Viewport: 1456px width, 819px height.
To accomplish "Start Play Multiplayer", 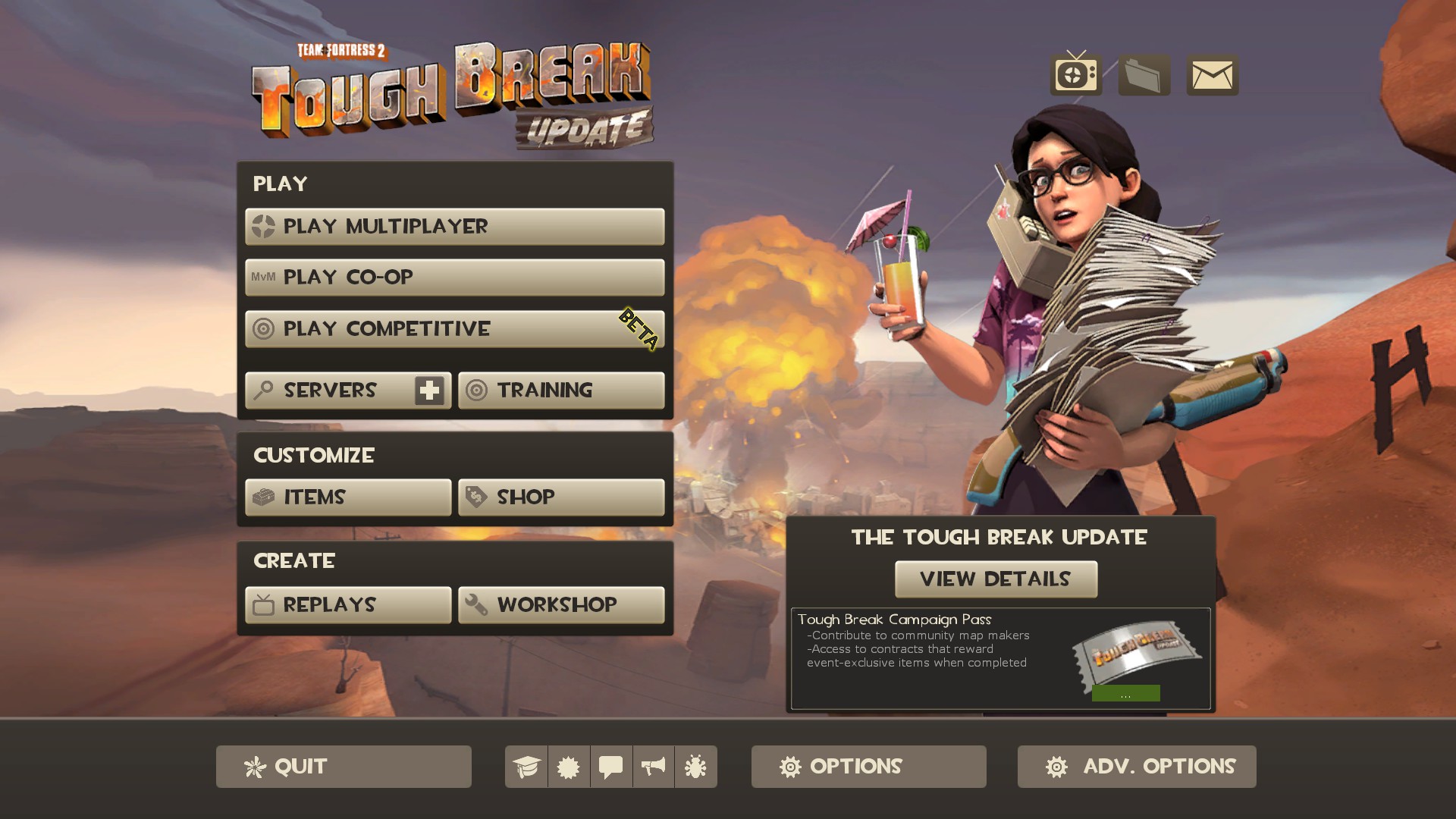I will click(454, 227).
